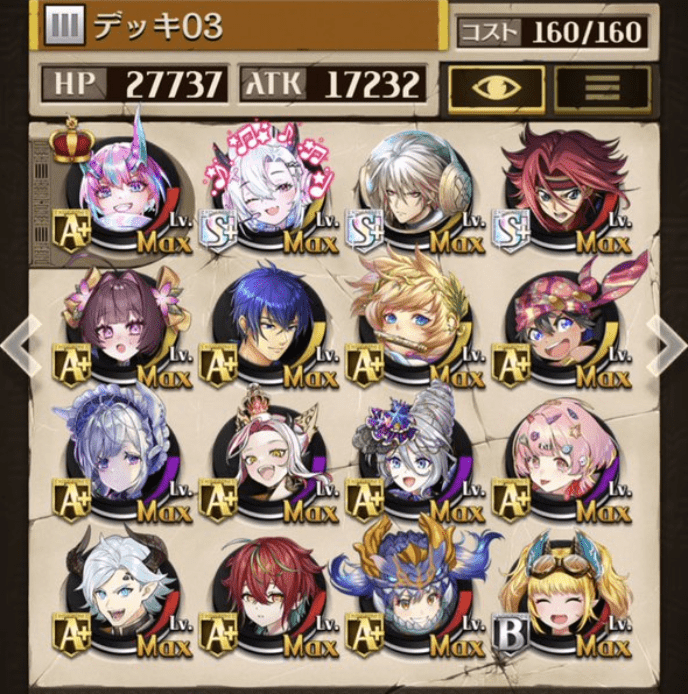This screenshot has width=688, height=694.
Task: Open the deck list icon beside デッキ03
Action: [x=64, y=28]
